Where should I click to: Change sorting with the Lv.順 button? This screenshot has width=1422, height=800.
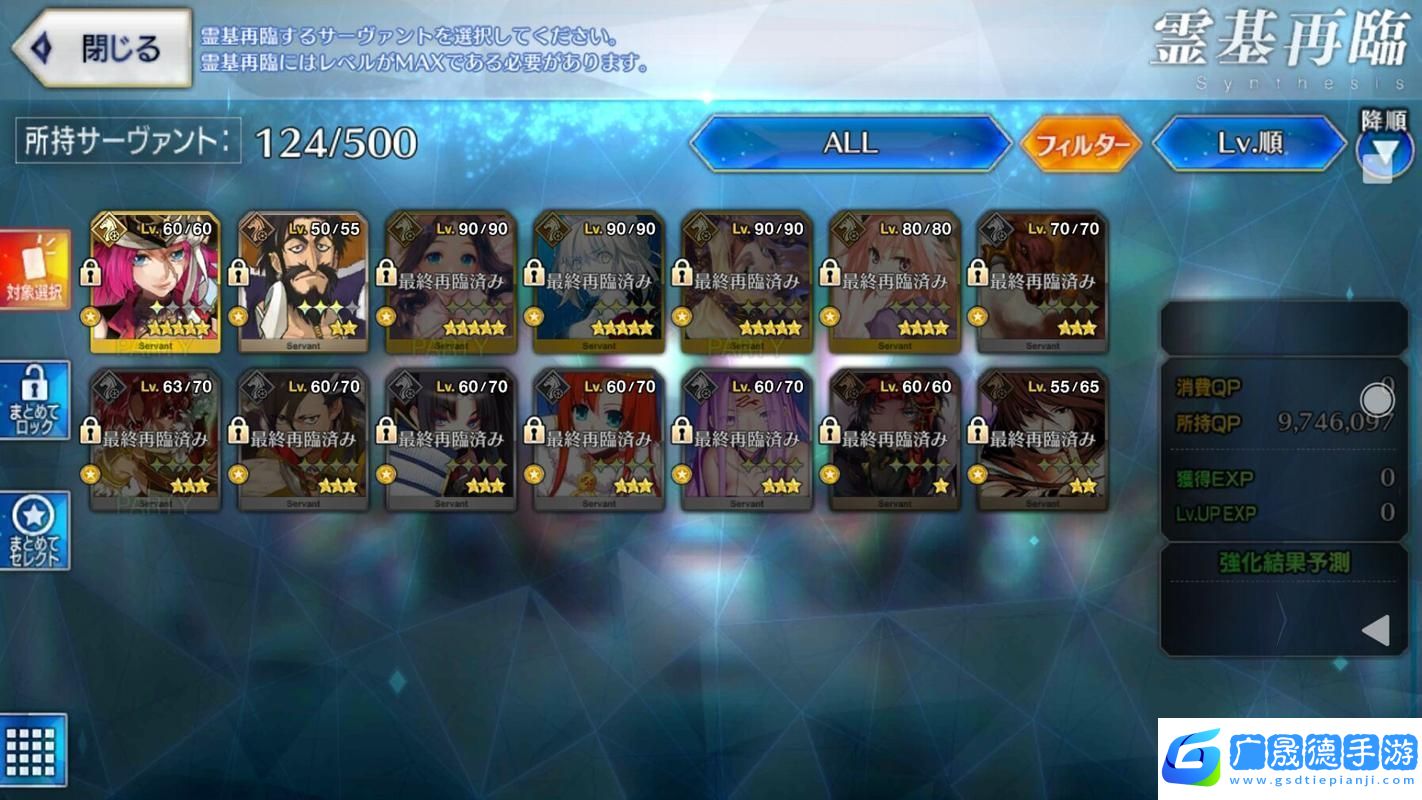tap(1249, 143)
